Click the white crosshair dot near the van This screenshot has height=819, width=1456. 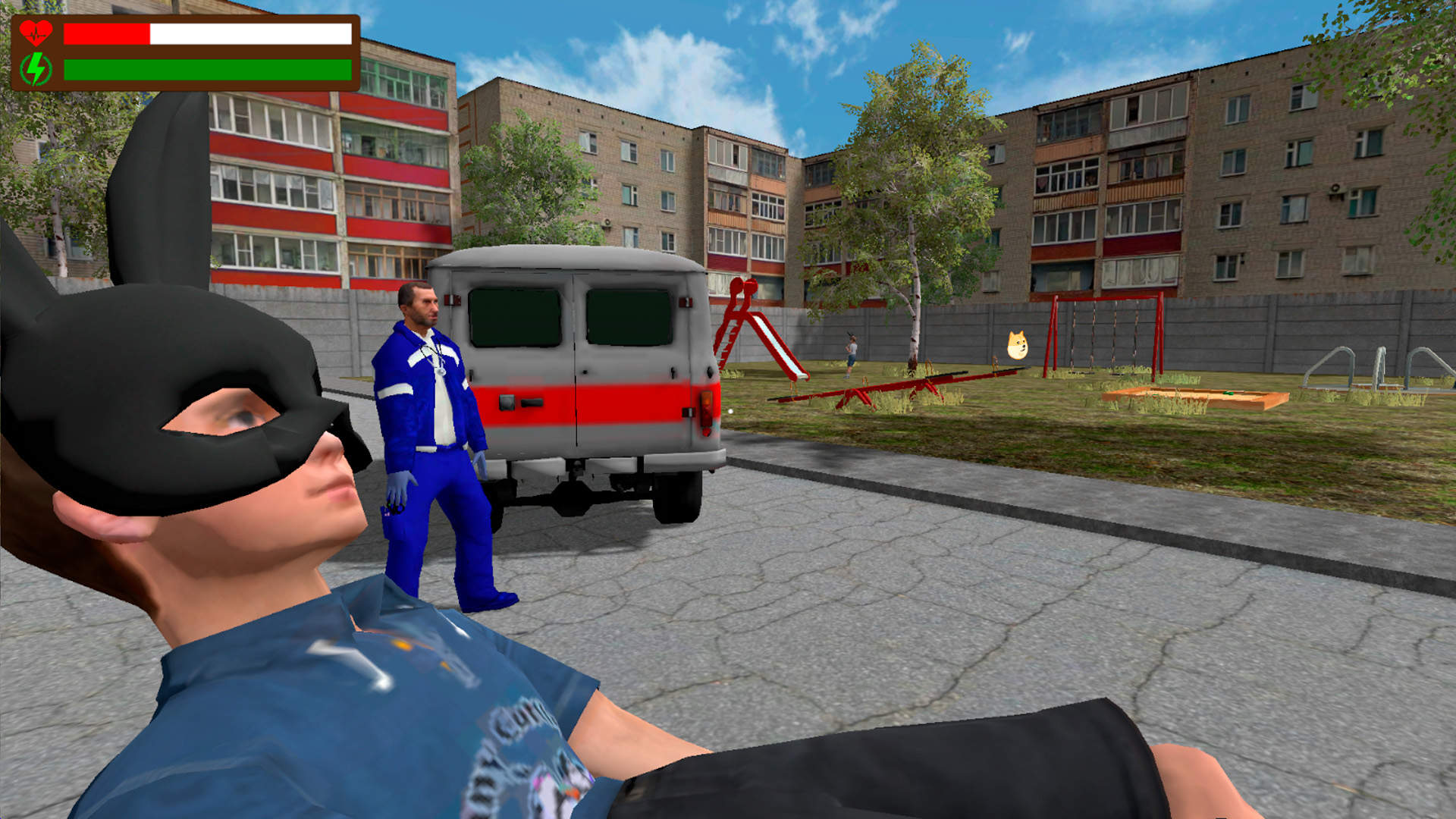730,411
